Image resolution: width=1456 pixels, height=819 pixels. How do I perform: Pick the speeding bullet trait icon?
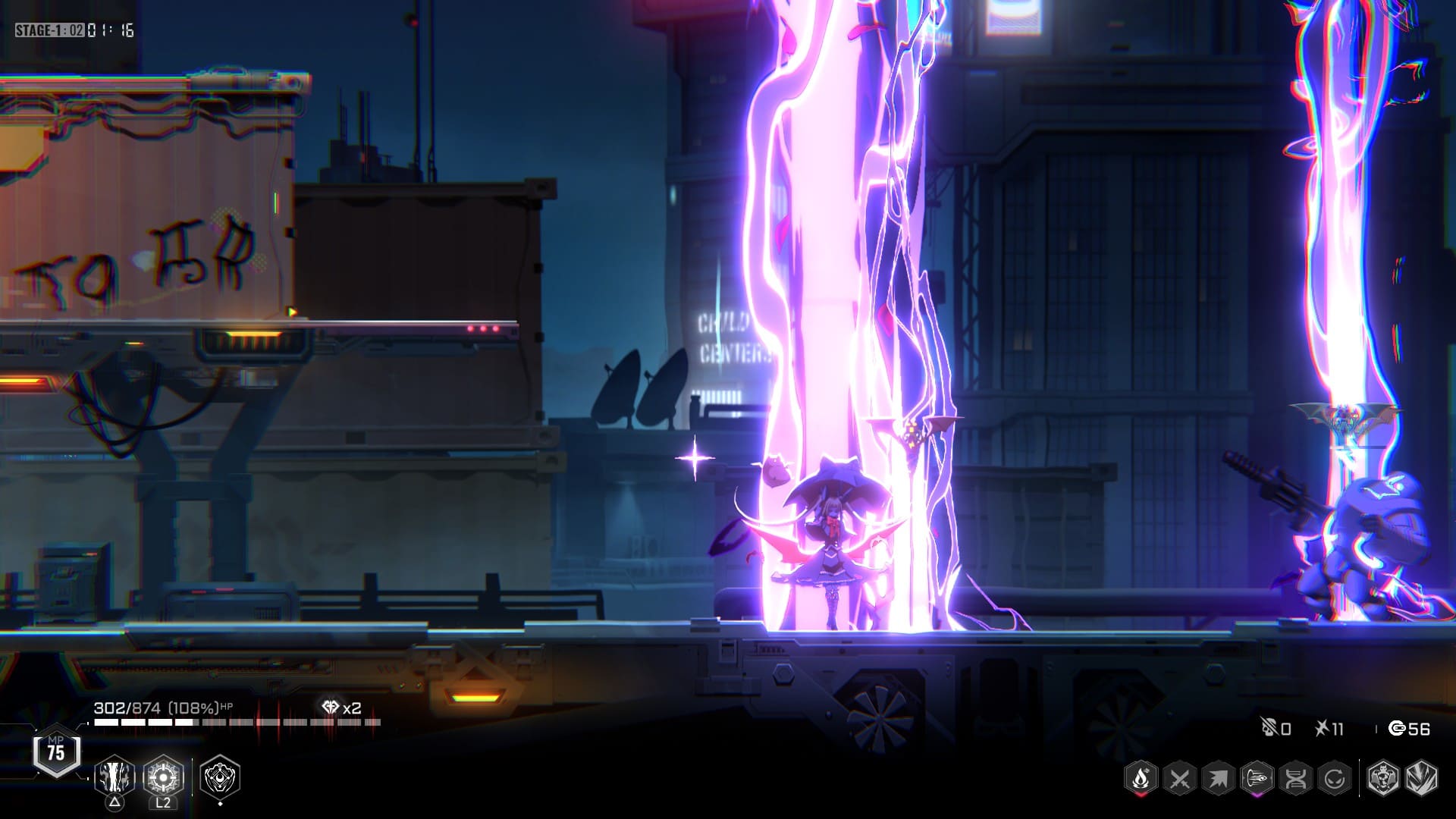pyautogui.click(x=1257, y=778)
